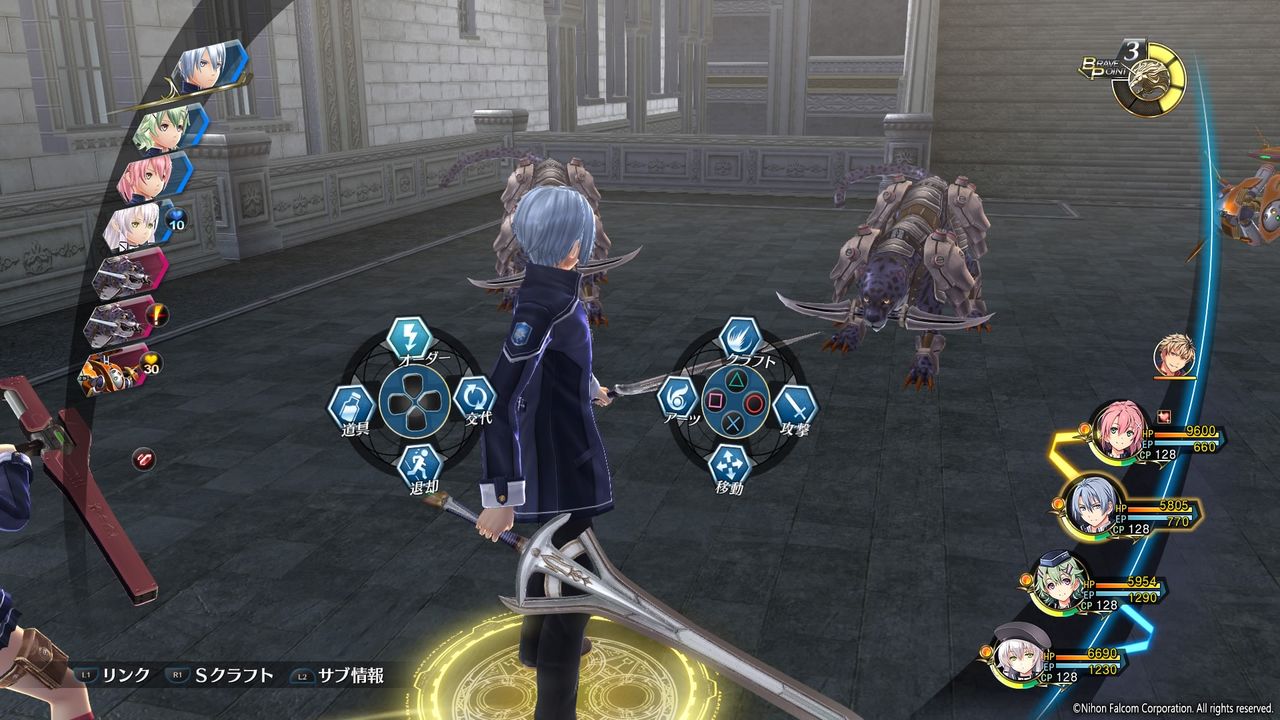Click the orb robot portrait in the turn order
Viewport: 1280px width, 720px height.
106,372
